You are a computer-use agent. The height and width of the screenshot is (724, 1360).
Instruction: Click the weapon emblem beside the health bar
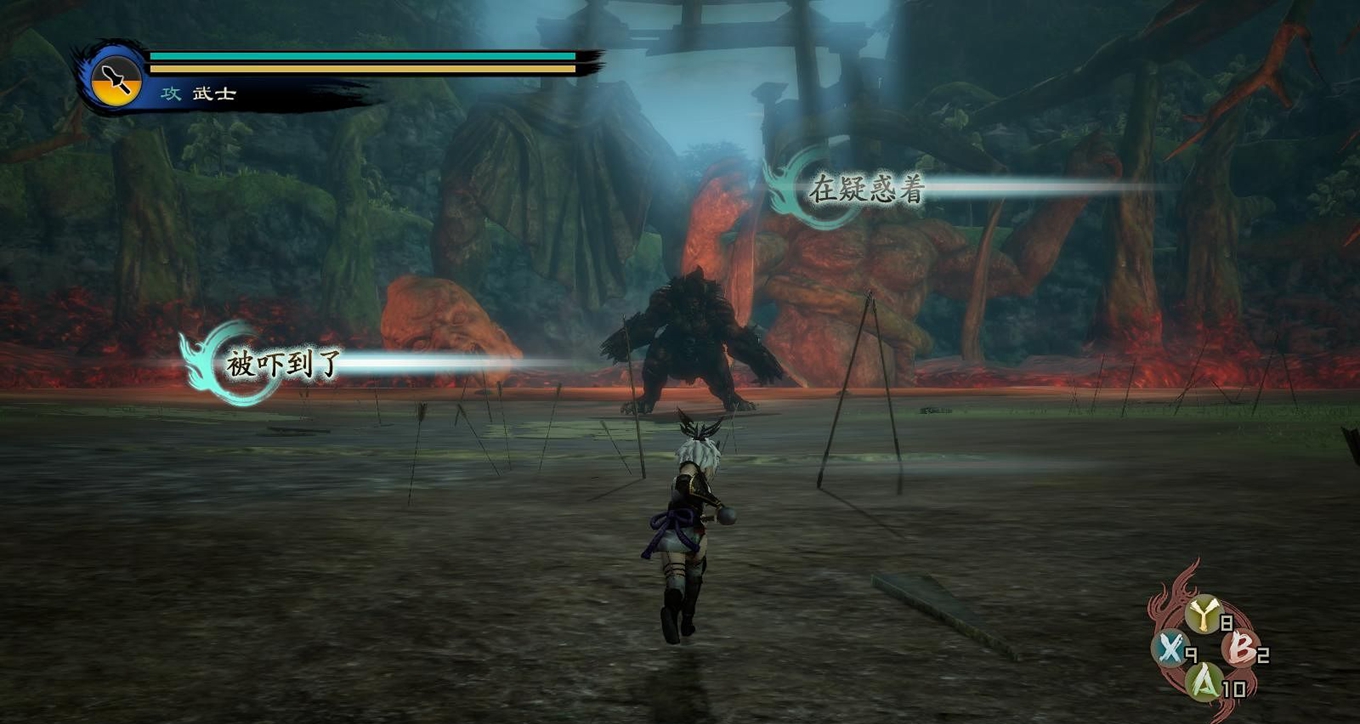116,79
